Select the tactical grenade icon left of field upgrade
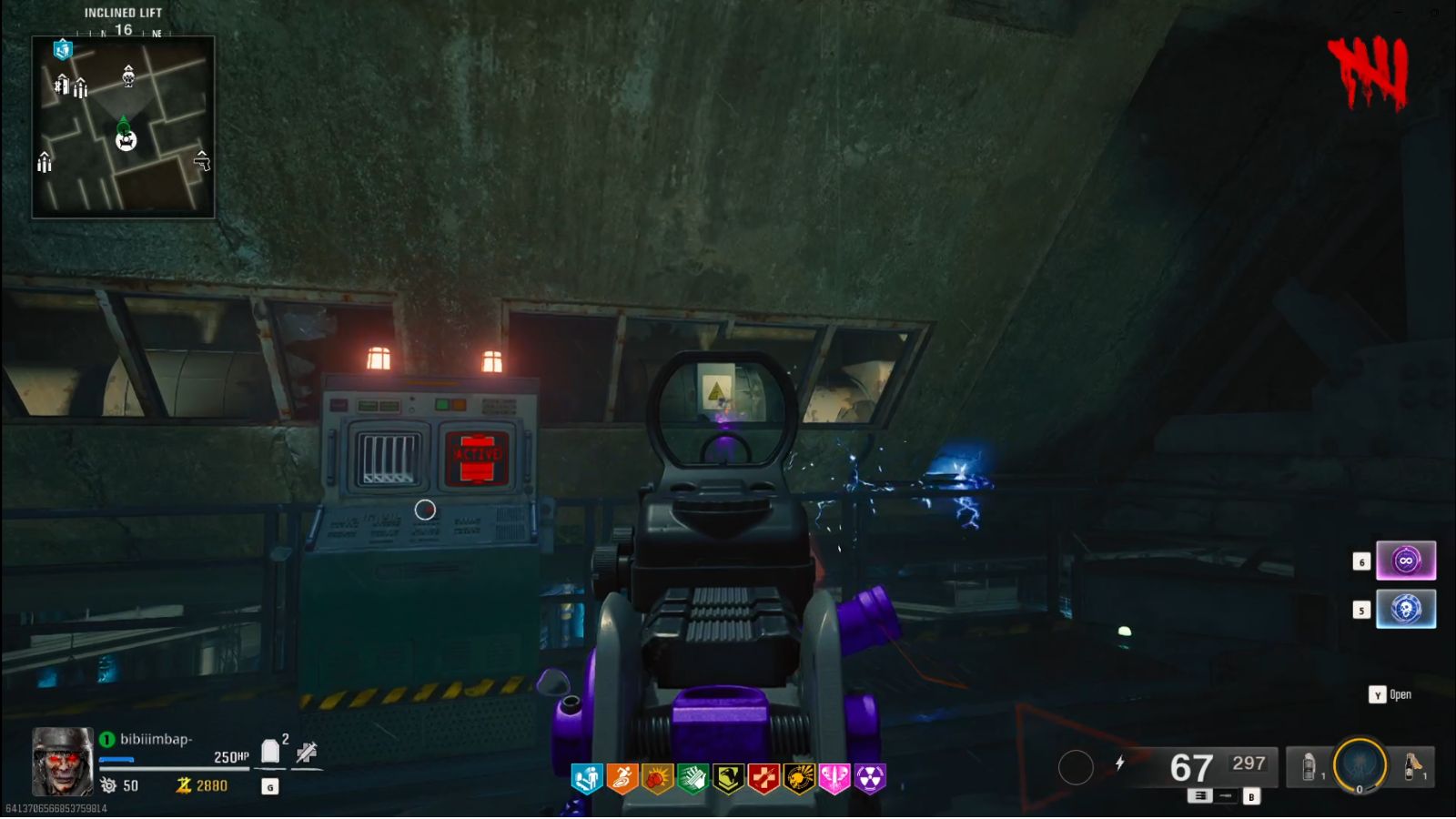 (1309, 766)
